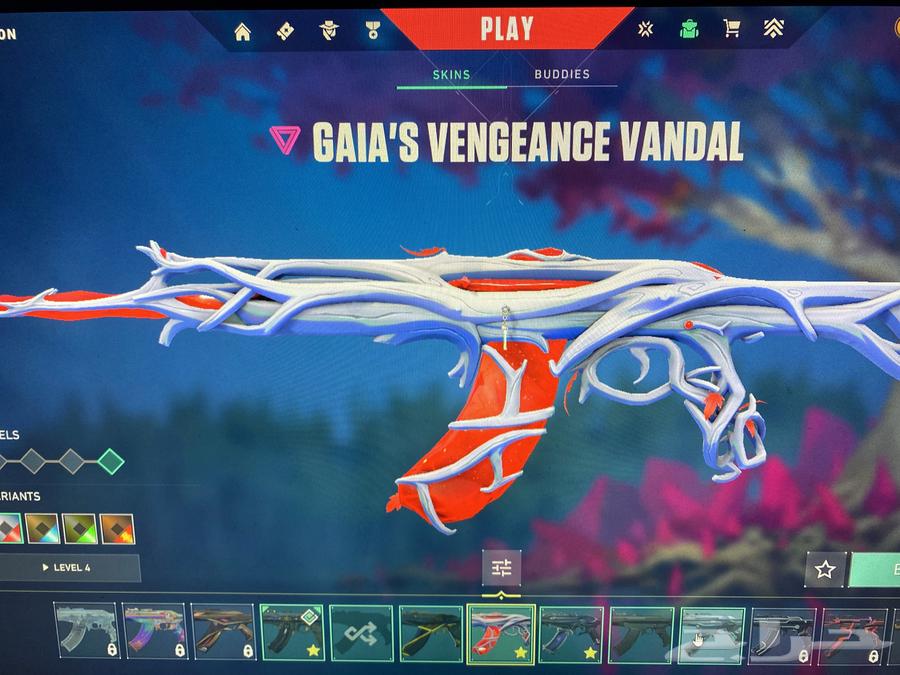Select the random shuffle skin tile

pos(361,633)
